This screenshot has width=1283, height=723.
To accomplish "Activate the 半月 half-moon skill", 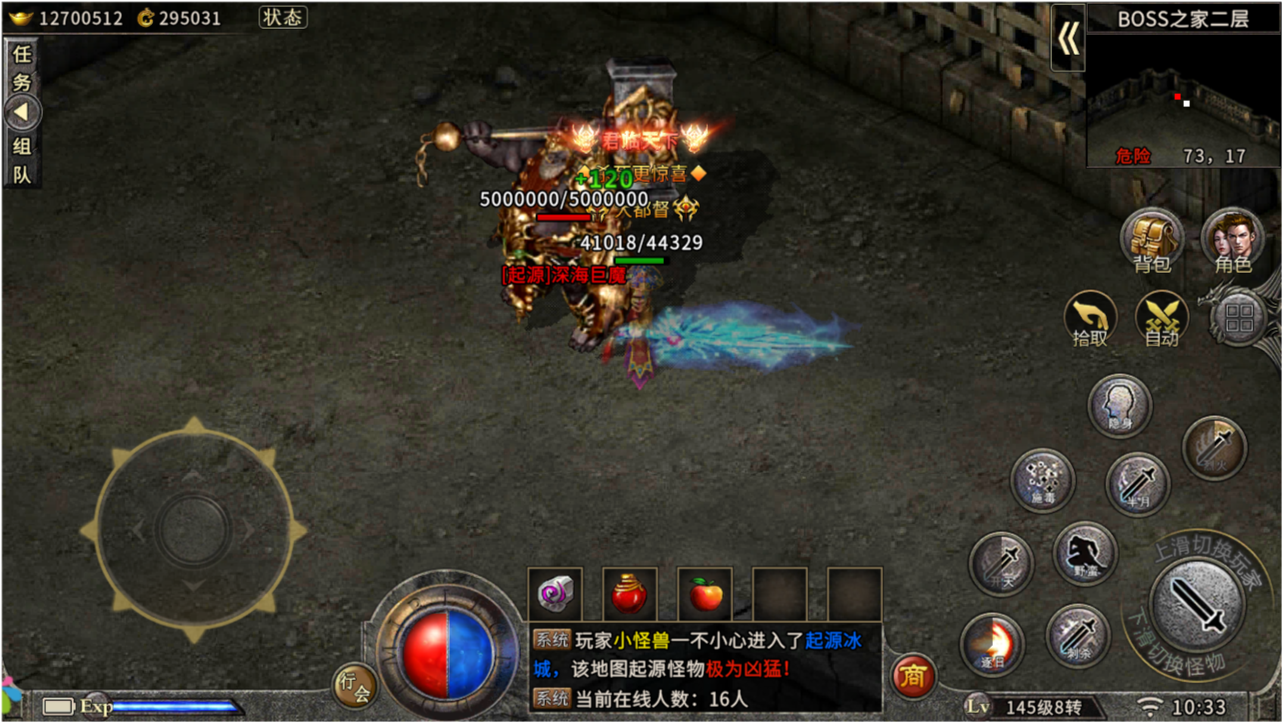I will [1137, 484].
